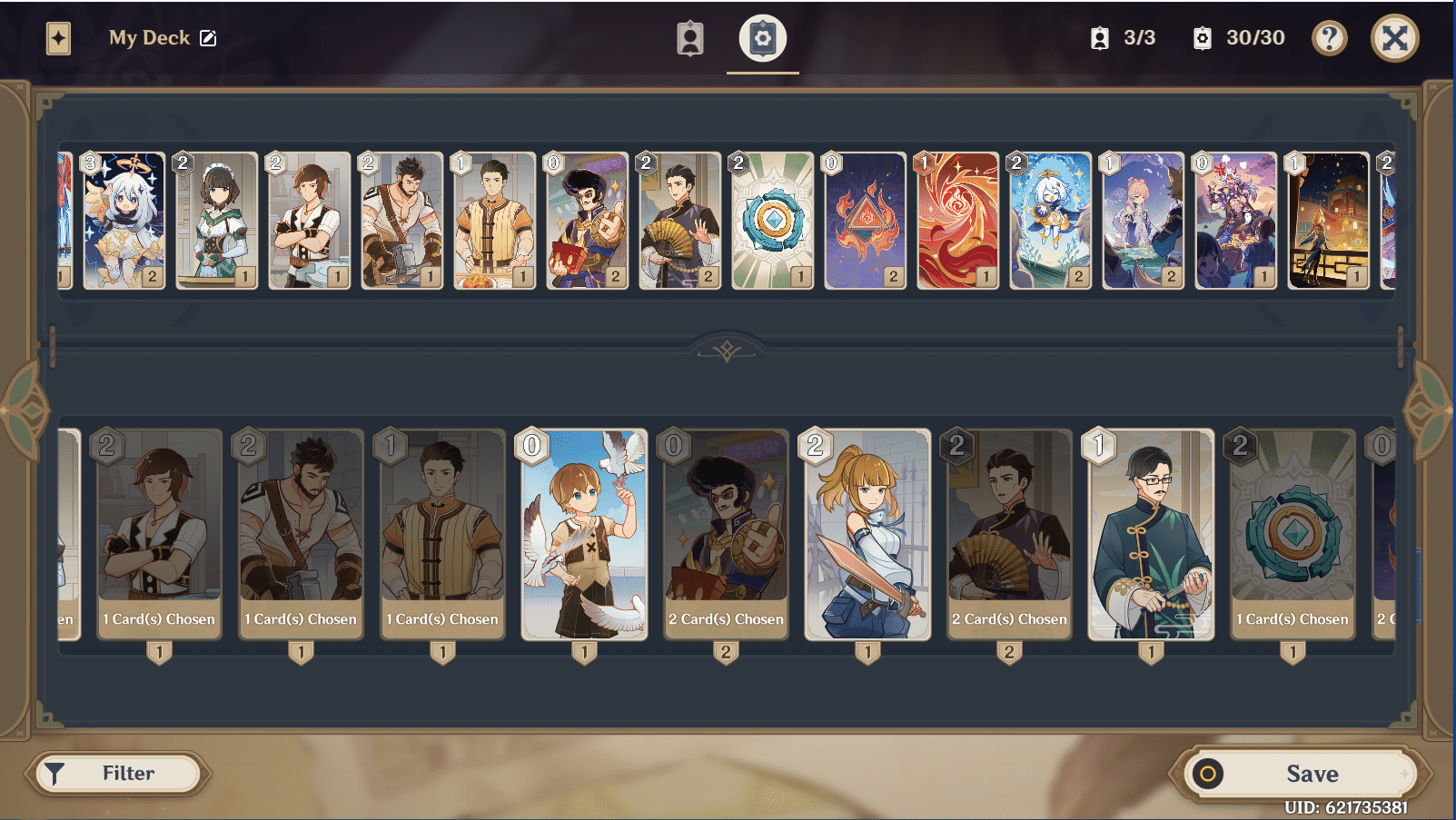
Task: Click the star emblem in the top-left corner
Action: pyautogui.click(x=58, y=37)
